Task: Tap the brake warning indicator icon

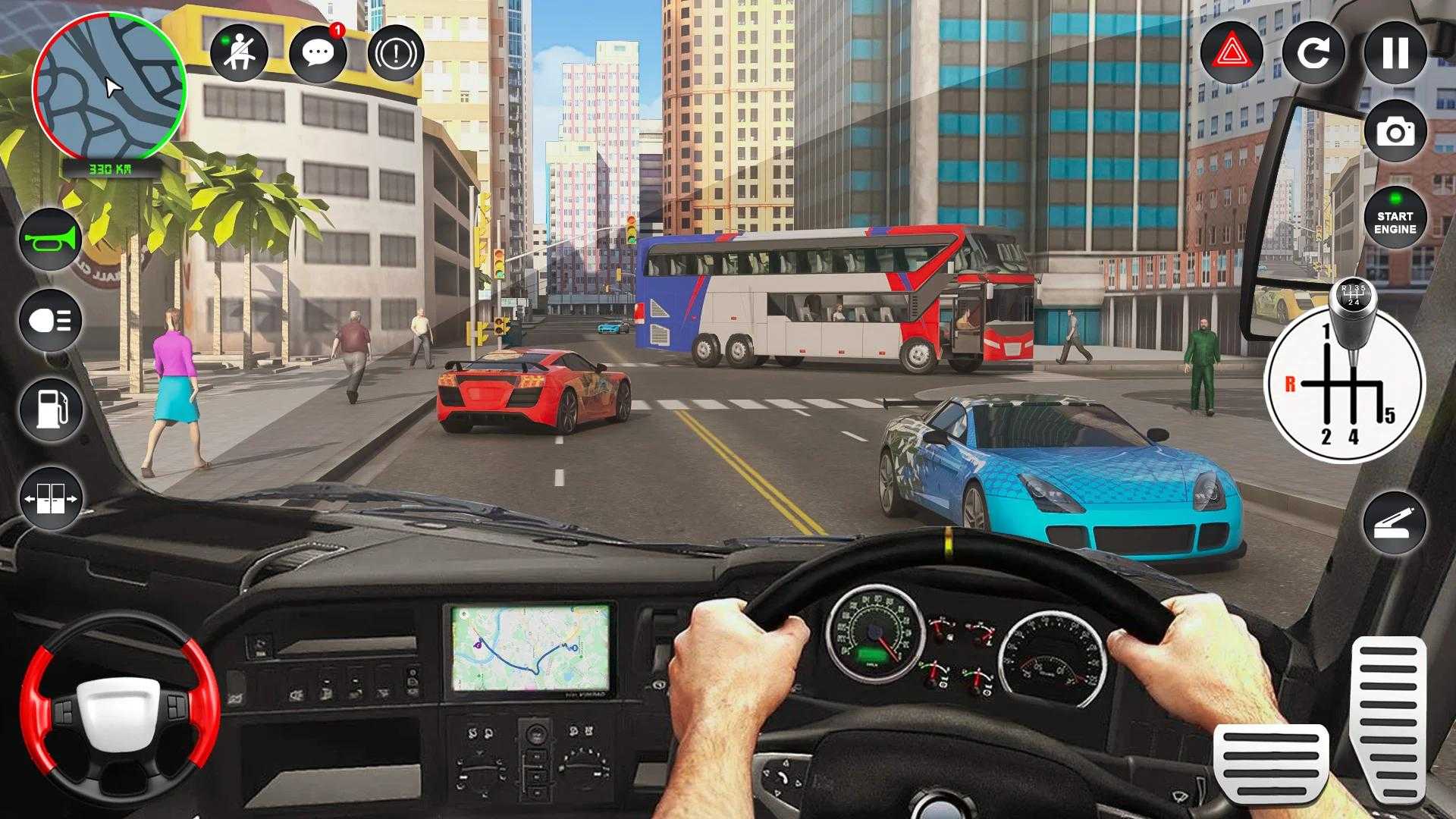Action: 396,52
